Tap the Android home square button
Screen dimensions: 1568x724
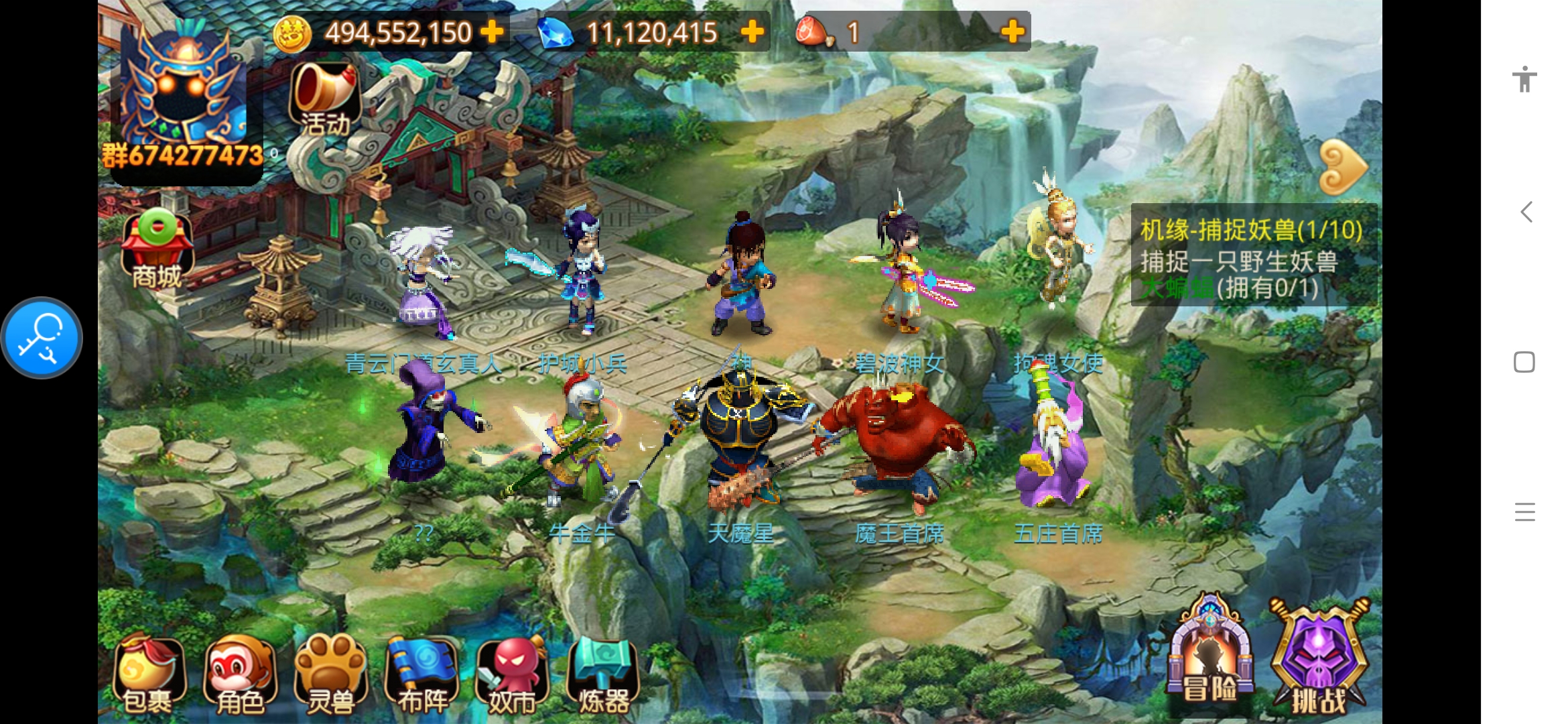(1524, 362)
